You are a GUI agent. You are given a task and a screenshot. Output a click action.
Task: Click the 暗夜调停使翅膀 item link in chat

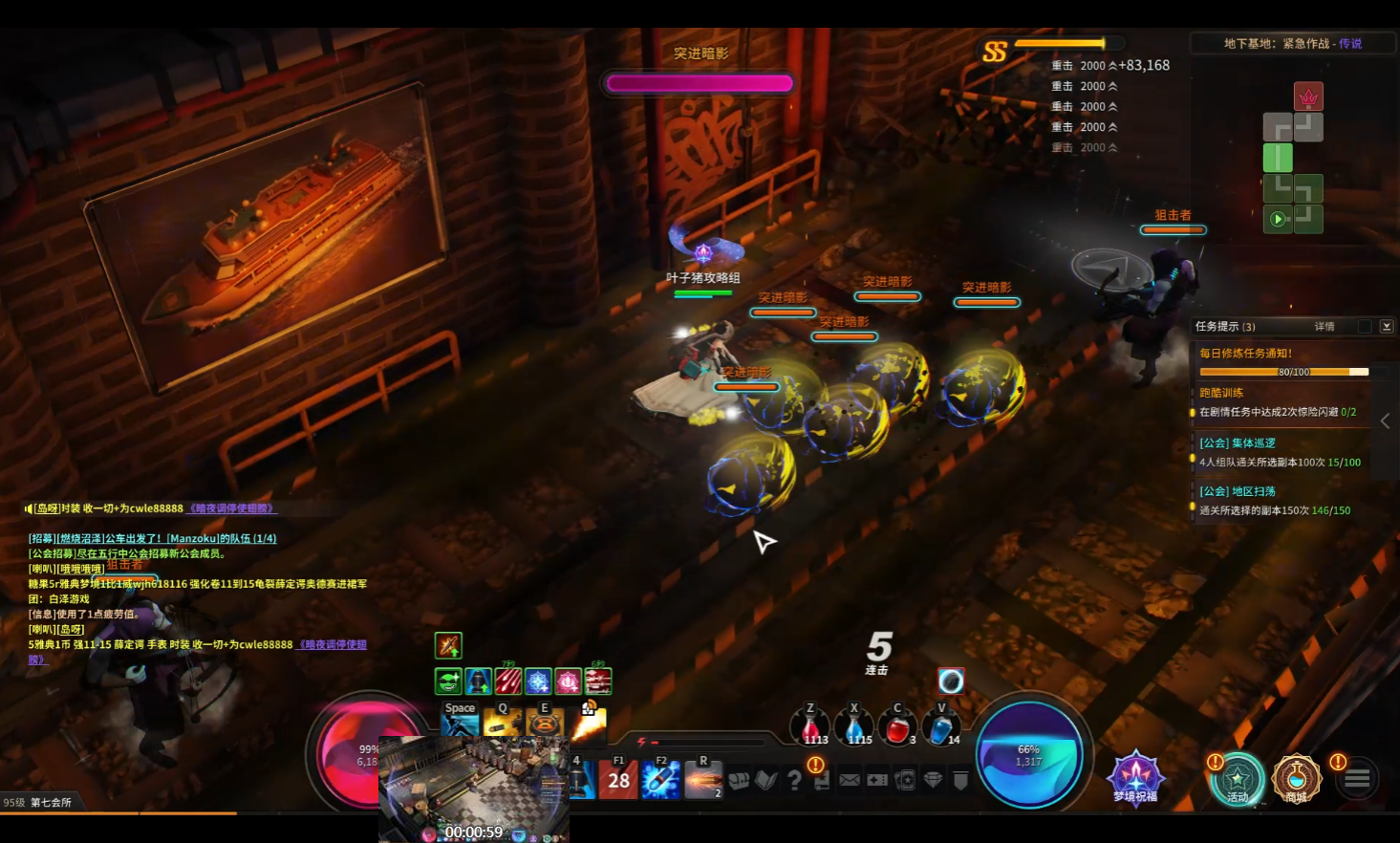232,508
